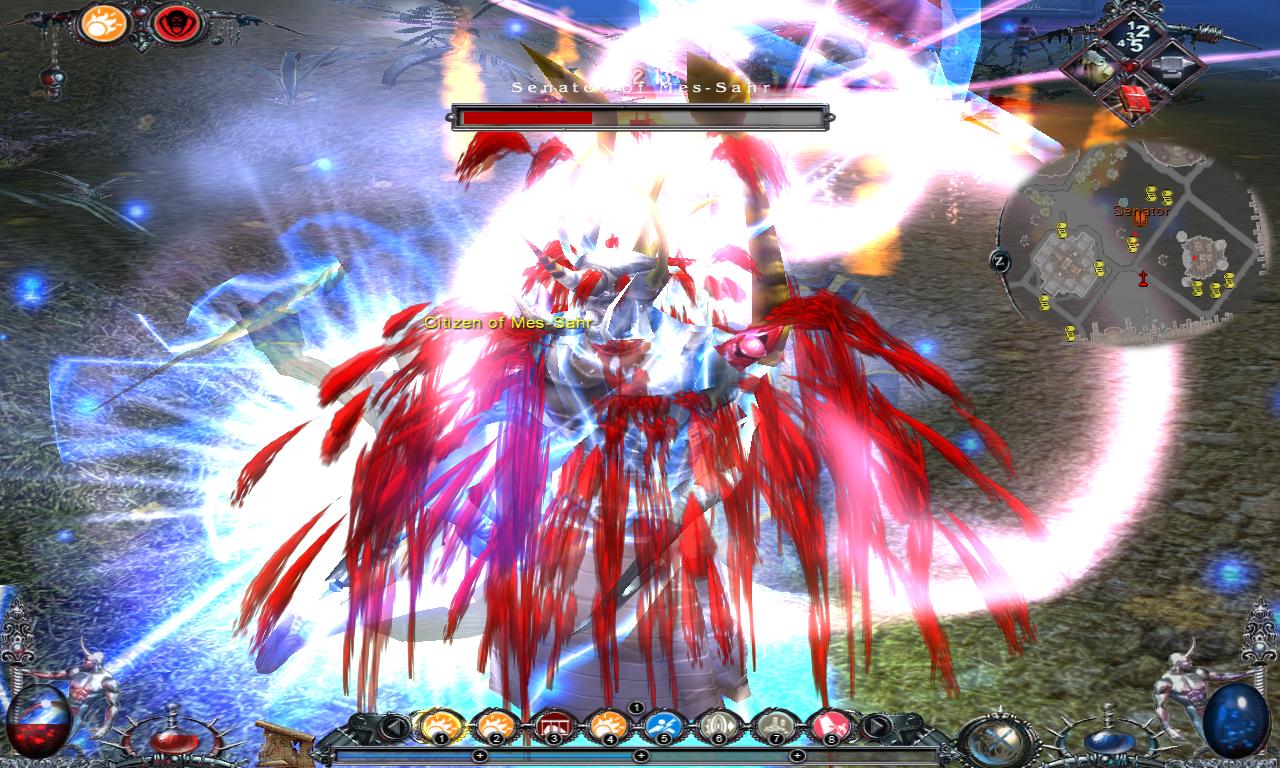The height and width of the screenshot is (768, 1280).
Task: Activate the orange fist skill in slot 1
Action: pyautogui.click(x=439, y=724)
